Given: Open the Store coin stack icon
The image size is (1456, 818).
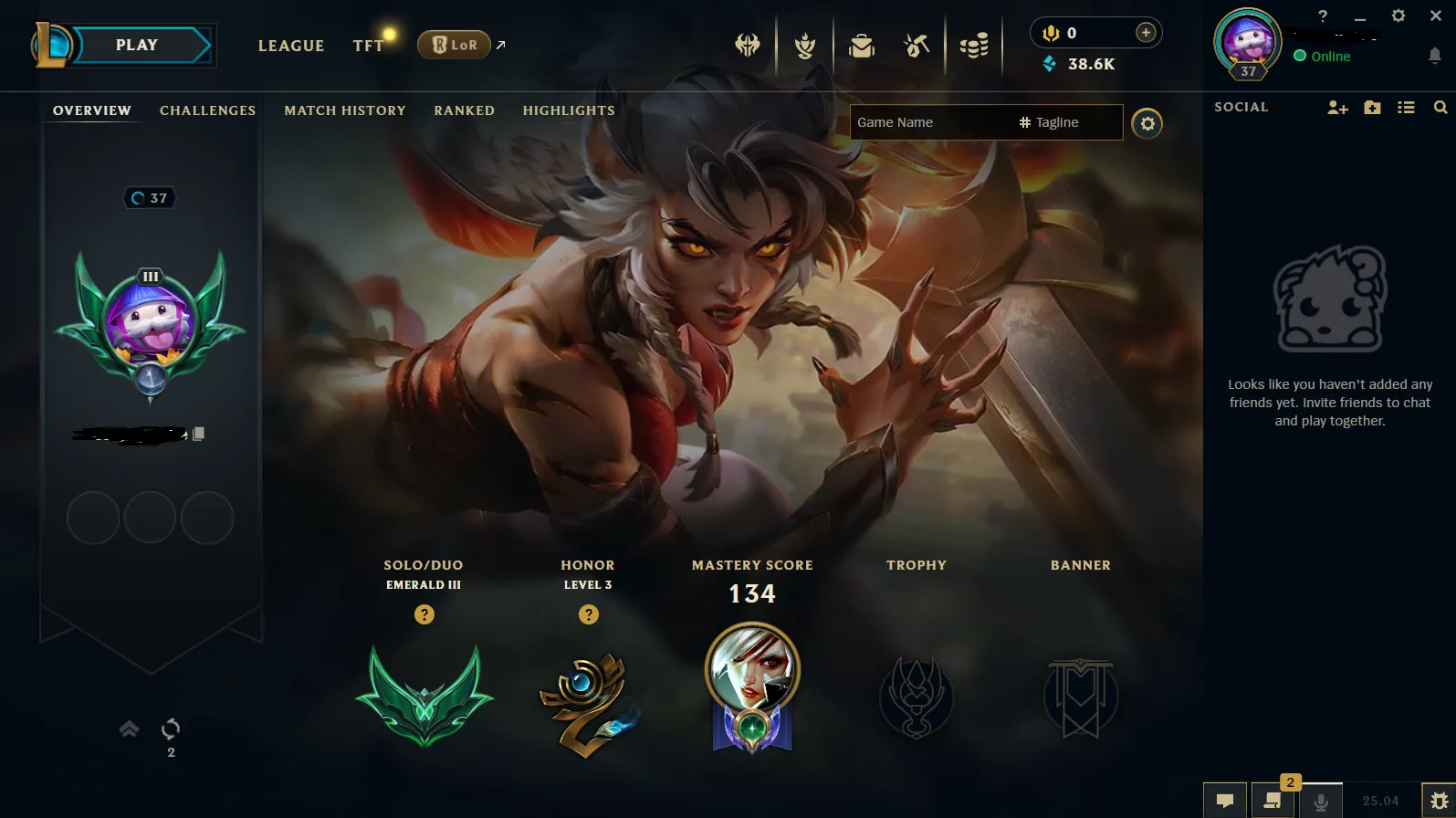Looking at the screenshot, I should point(973,45).
